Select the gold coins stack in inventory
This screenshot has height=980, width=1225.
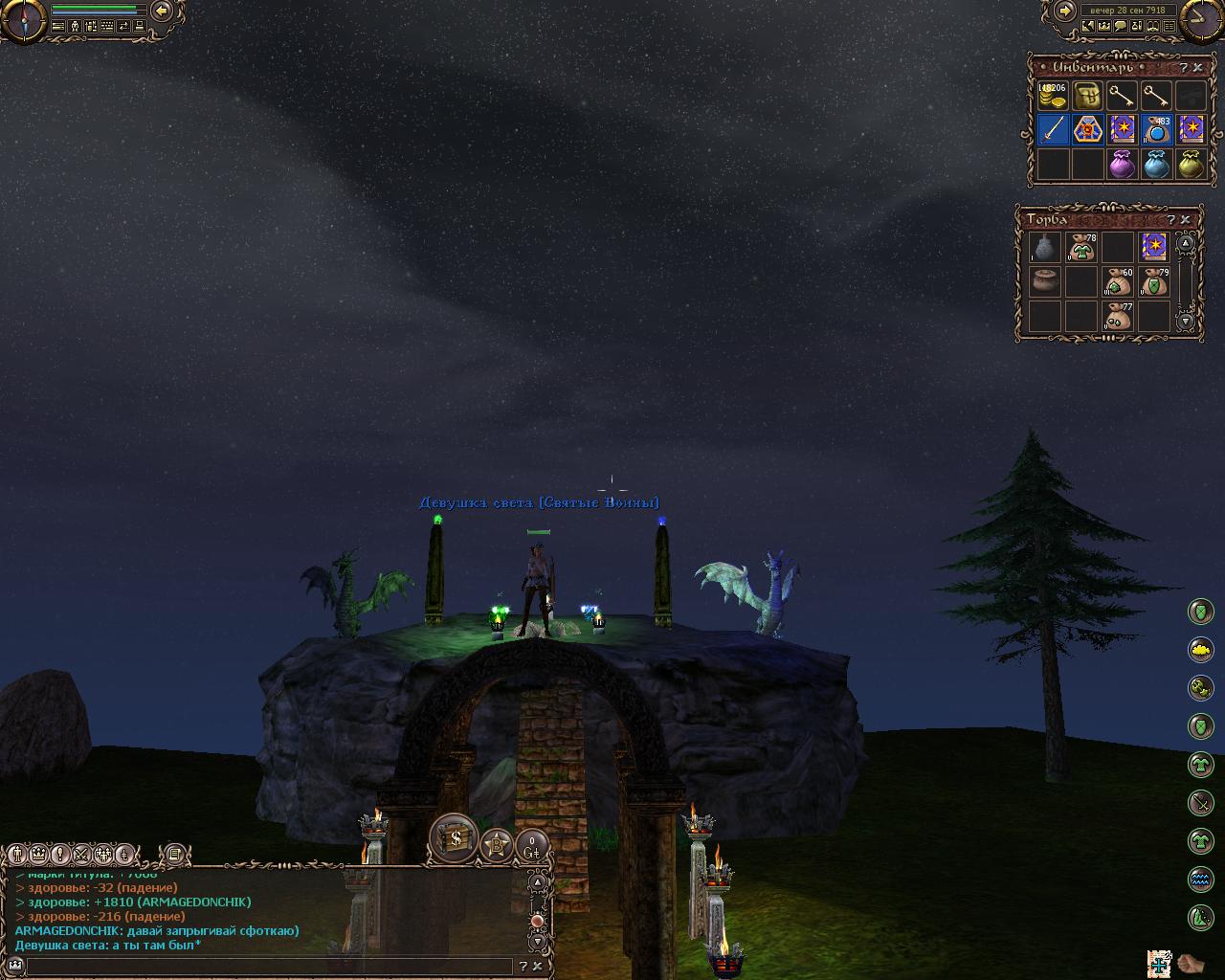(1052, 96)
